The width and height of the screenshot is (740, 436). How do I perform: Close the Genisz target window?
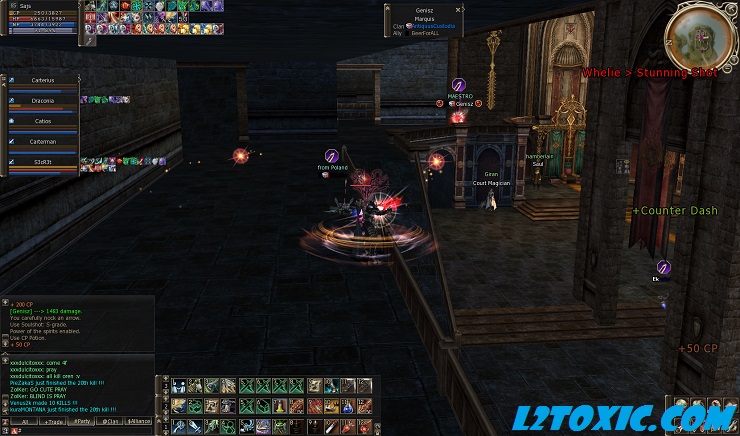click(x=459, y=9)
